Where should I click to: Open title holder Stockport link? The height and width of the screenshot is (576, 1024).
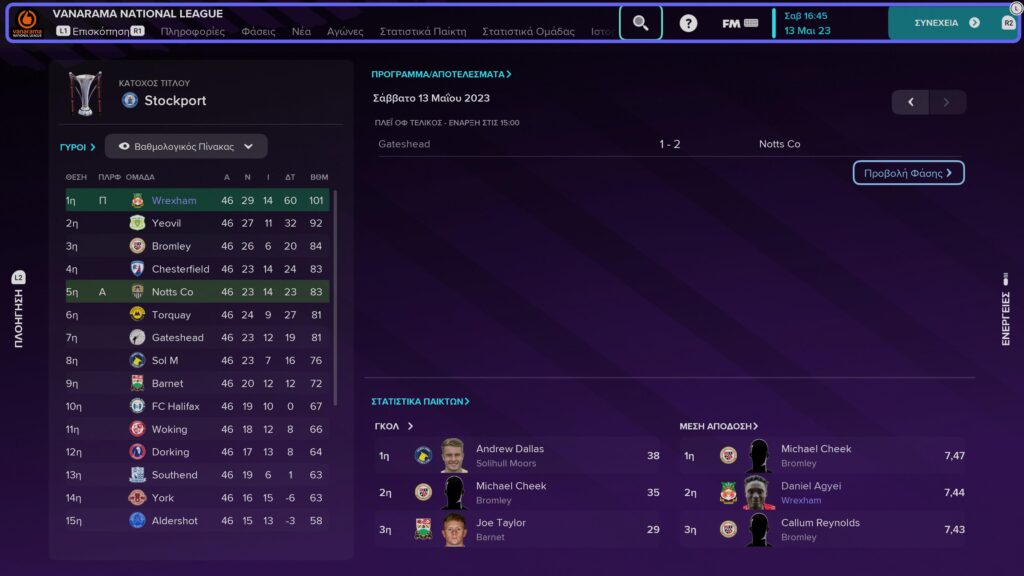tap(175, 100)
